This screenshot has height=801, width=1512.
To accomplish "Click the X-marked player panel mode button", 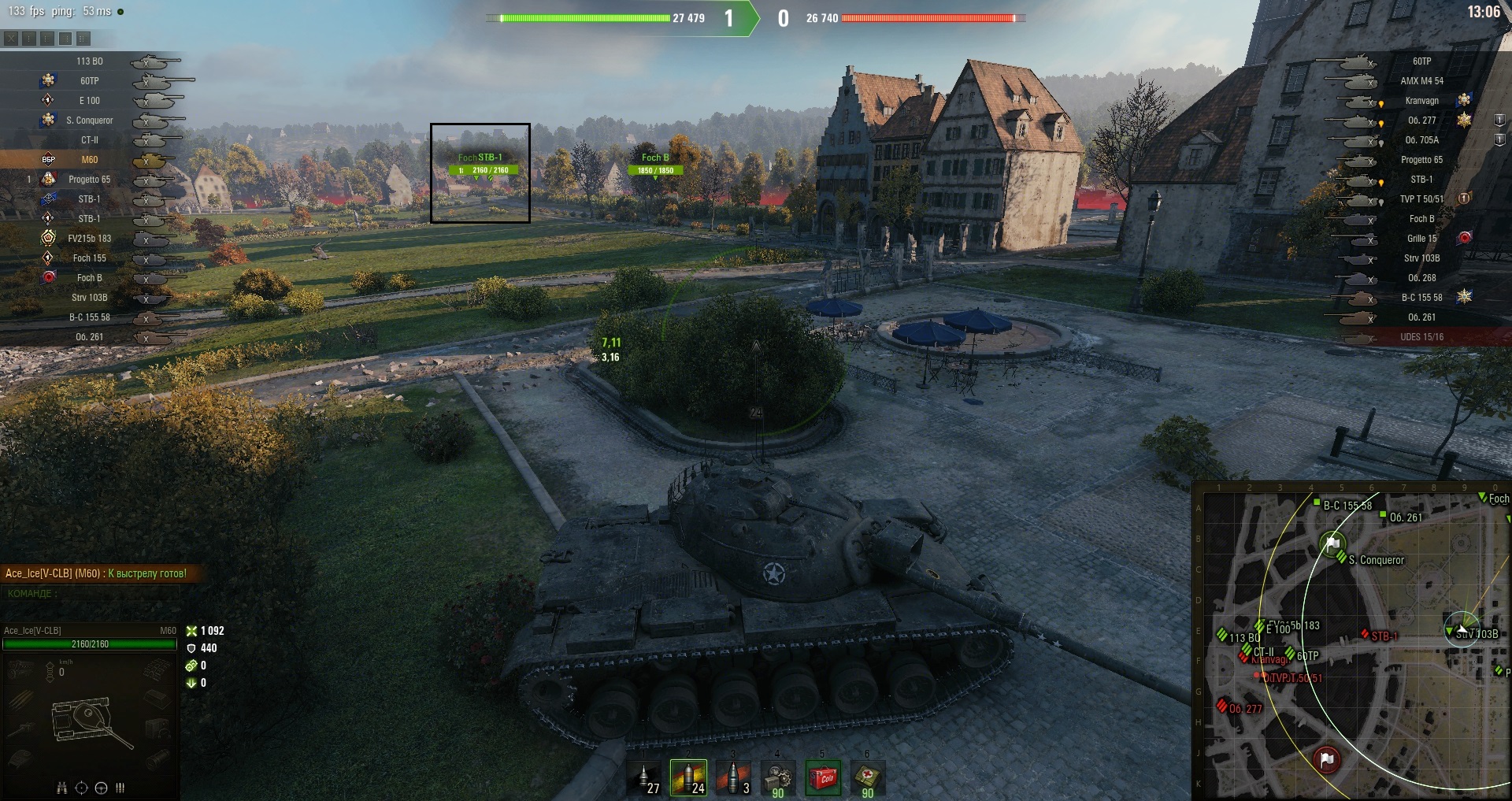I will [11, 38].
